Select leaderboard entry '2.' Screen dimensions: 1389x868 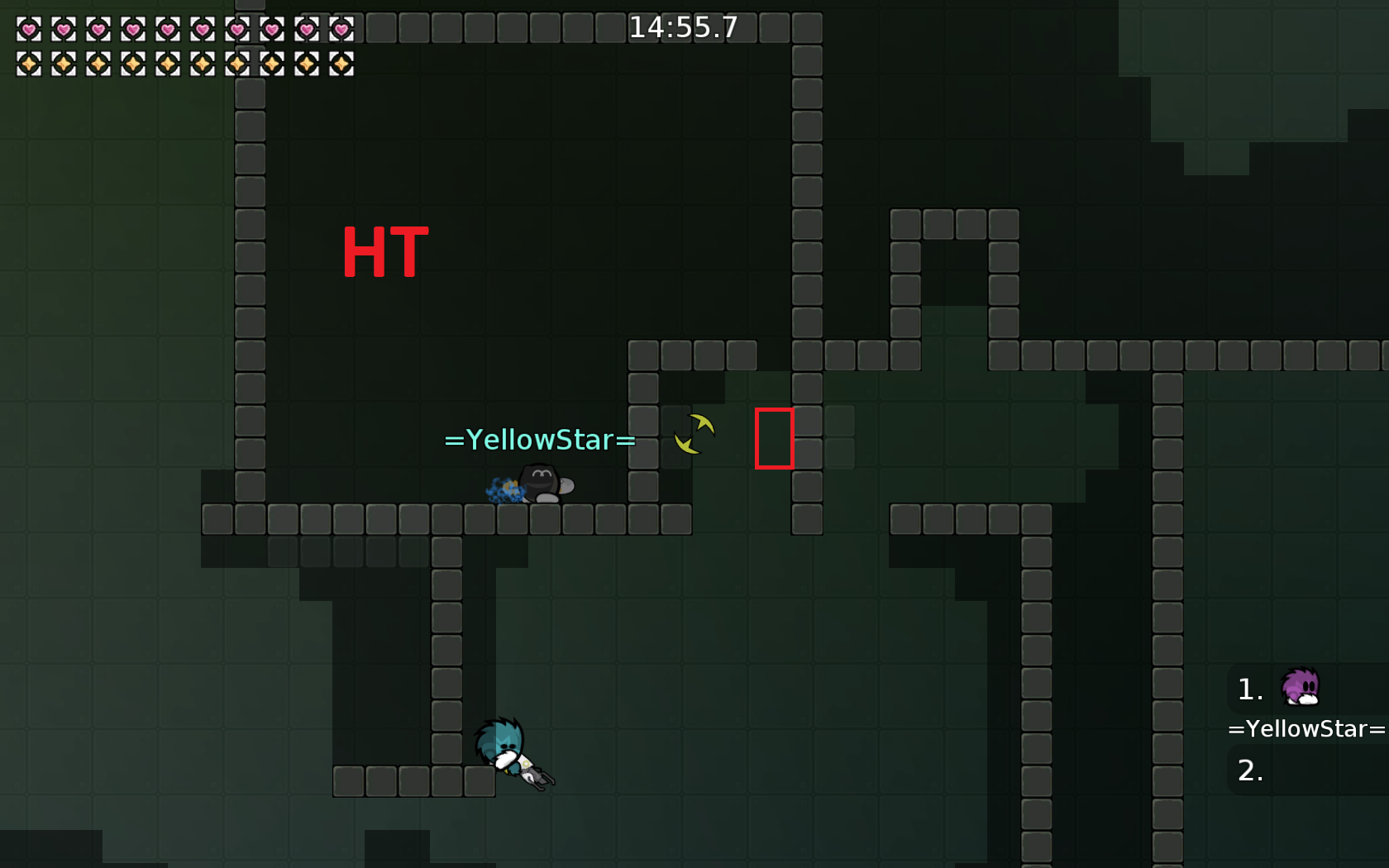[x=1250, y=770]
